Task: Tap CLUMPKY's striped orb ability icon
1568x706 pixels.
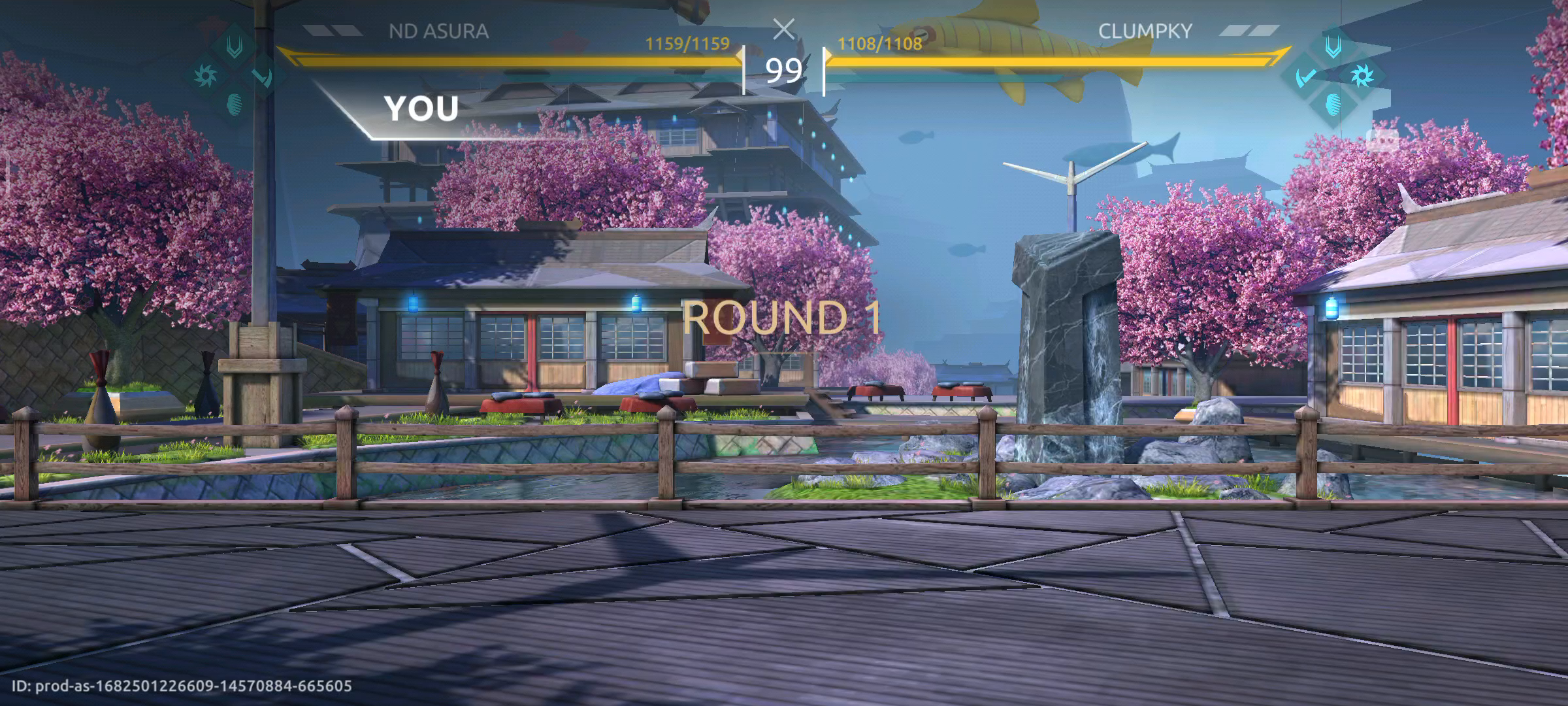Action: pos(1333,105)
